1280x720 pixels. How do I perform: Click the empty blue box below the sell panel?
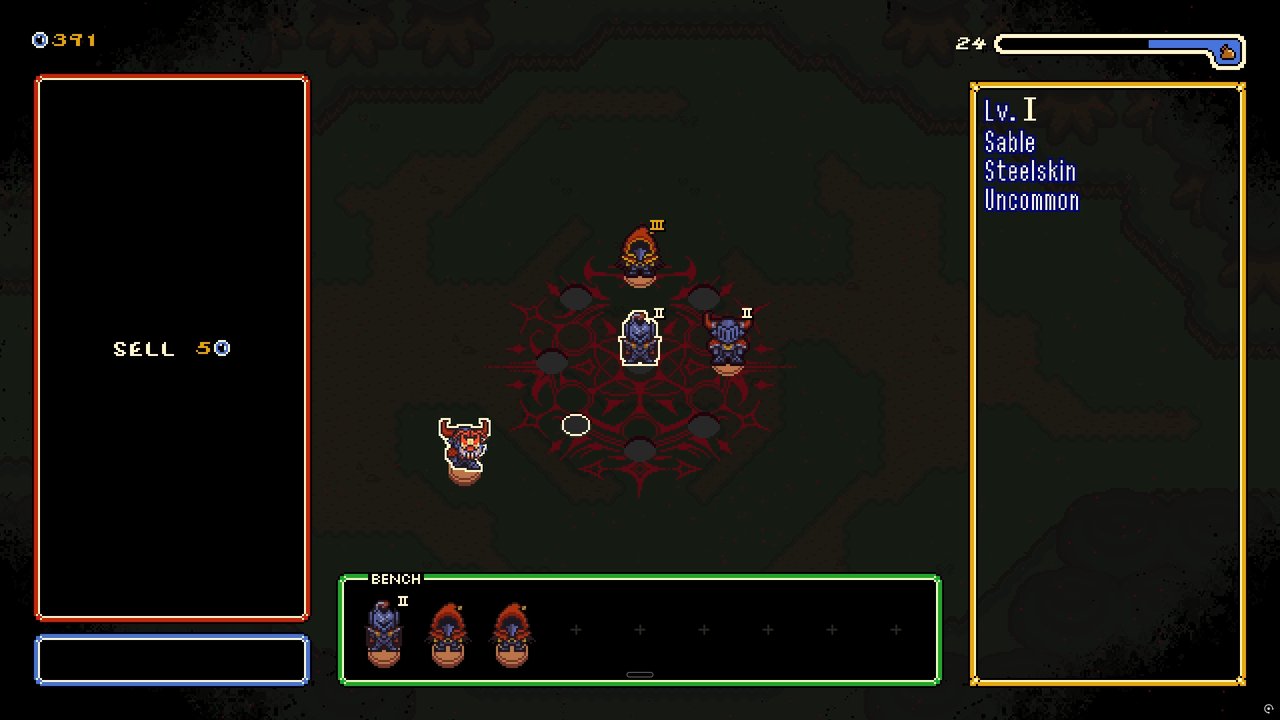171,660
